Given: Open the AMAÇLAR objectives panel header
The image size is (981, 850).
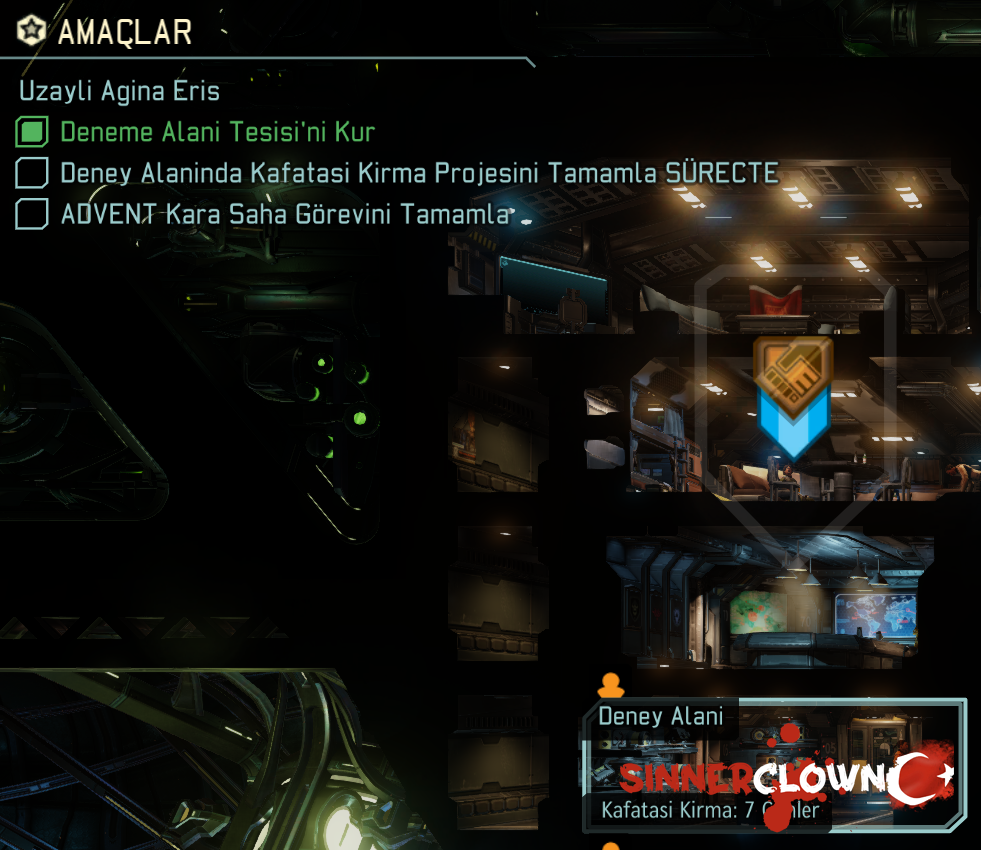Looking at the screenshot, I should pyautogui.click(x=124, y=32).
